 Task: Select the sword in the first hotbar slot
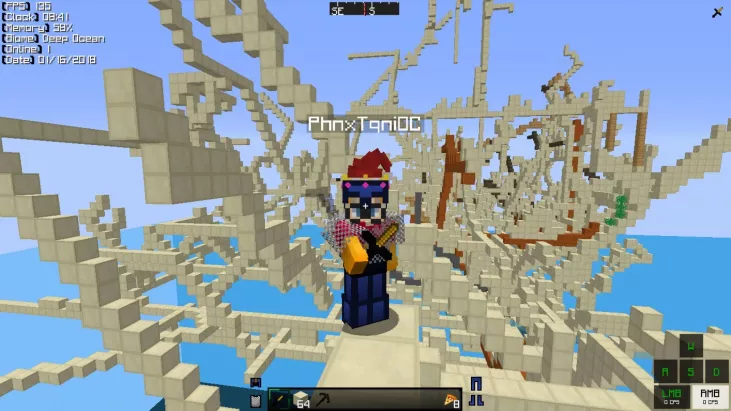pyautogui.click(x=278, y=399)
